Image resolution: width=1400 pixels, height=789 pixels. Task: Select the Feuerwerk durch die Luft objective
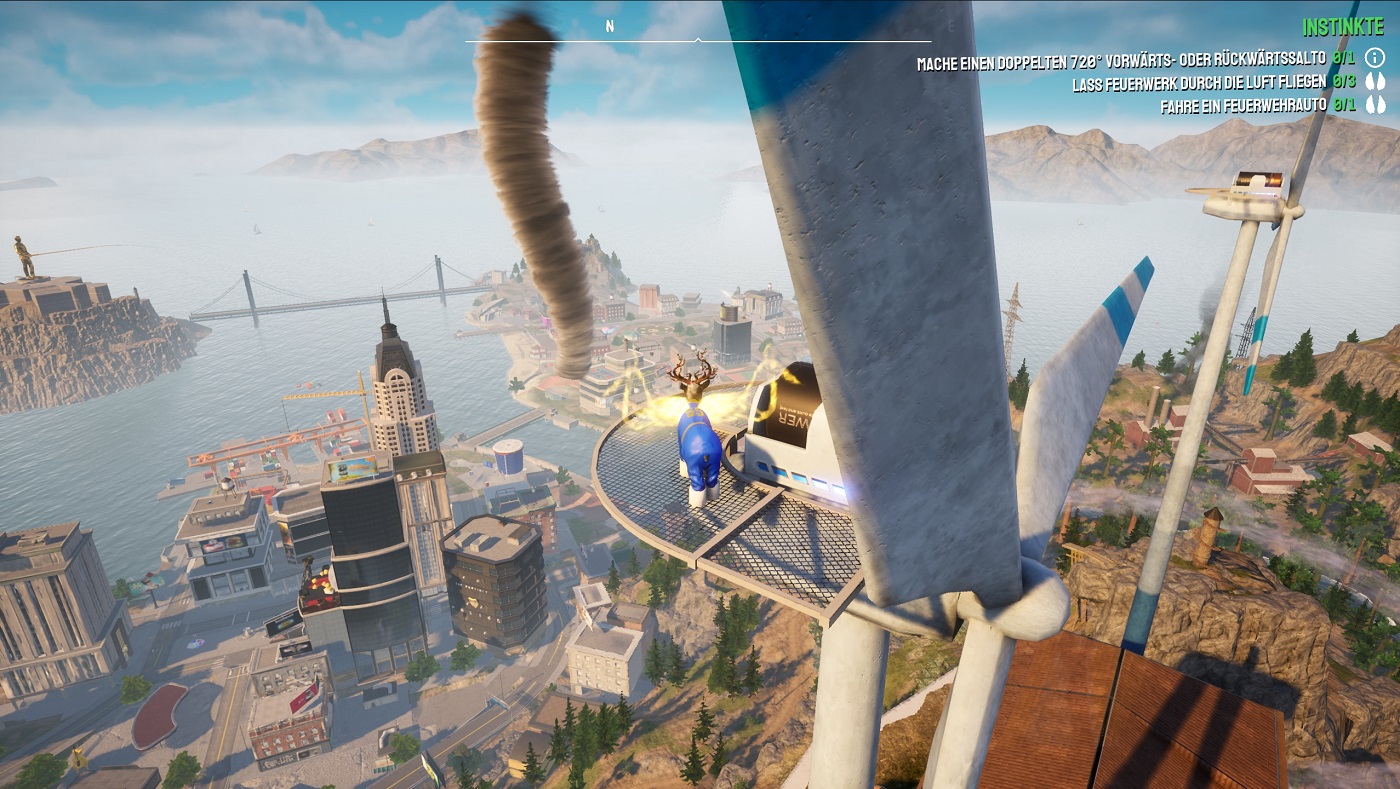(1199, 84)
